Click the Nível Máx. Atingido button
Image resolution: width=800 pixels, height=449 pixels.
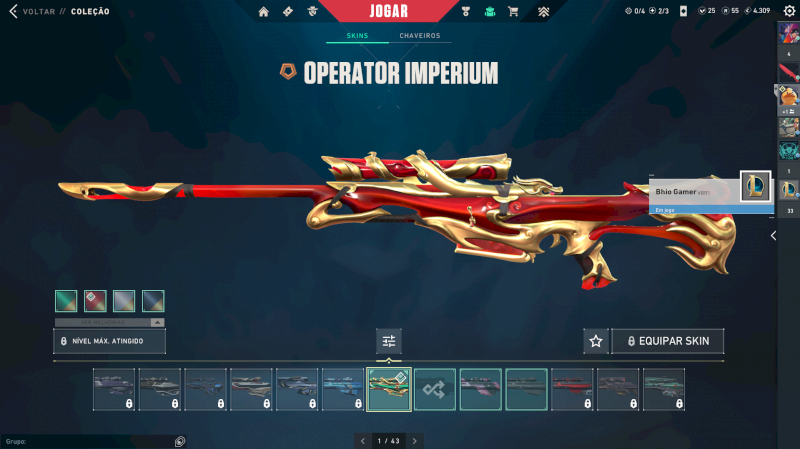[x=109, y=341]
